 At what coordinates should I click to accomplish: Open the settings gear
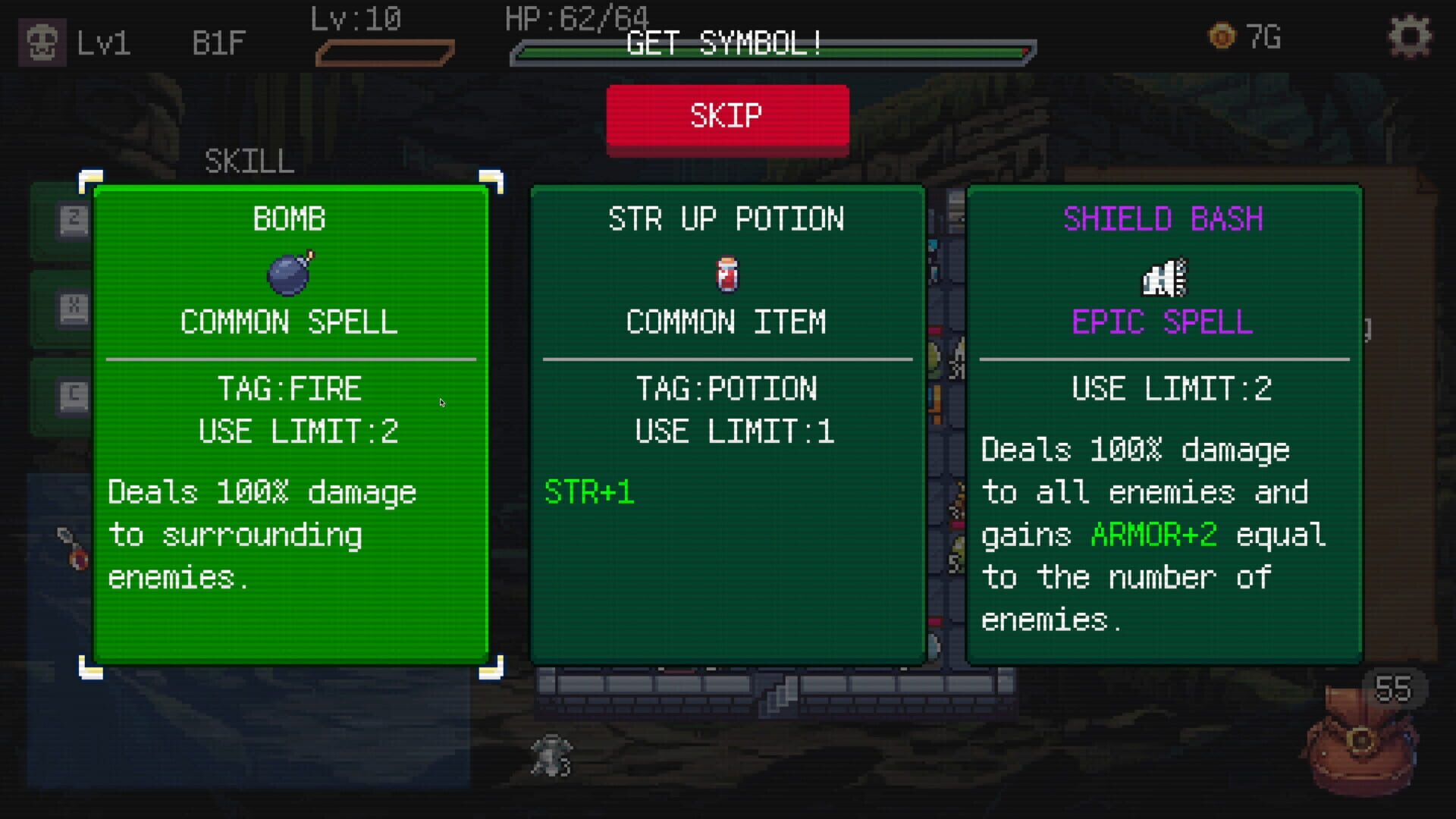(x=1410, y=36)
